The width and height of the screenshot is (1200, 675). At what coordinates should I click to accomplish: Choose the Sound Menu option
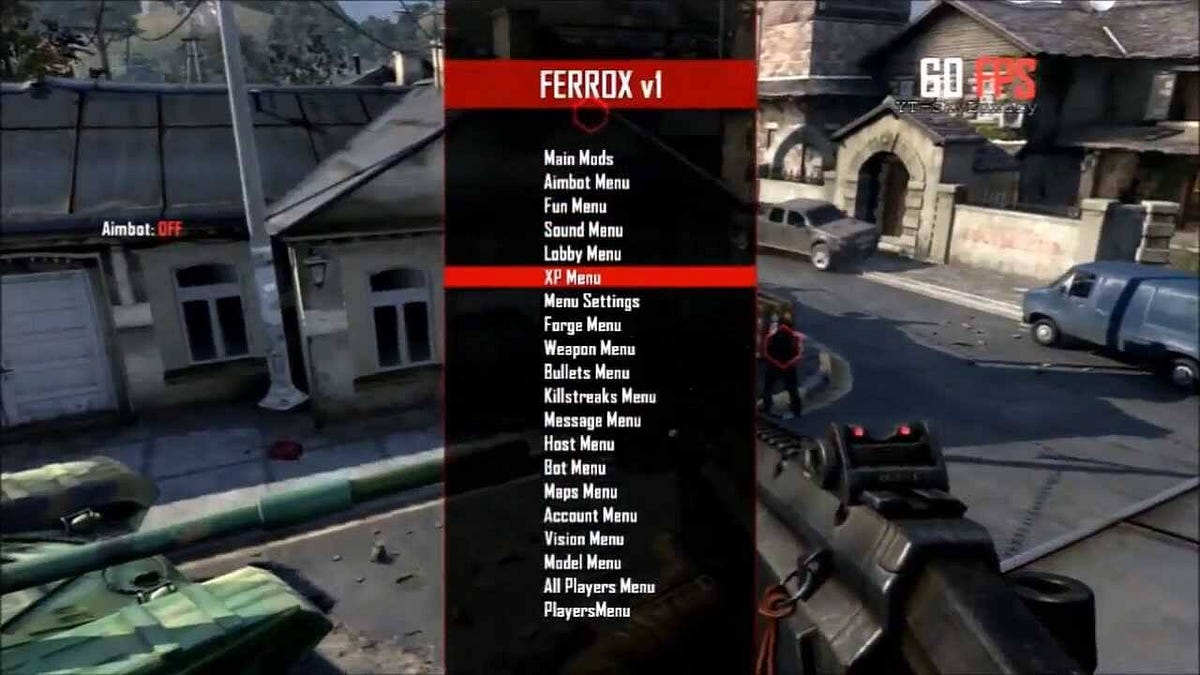(x=583, y=230)
